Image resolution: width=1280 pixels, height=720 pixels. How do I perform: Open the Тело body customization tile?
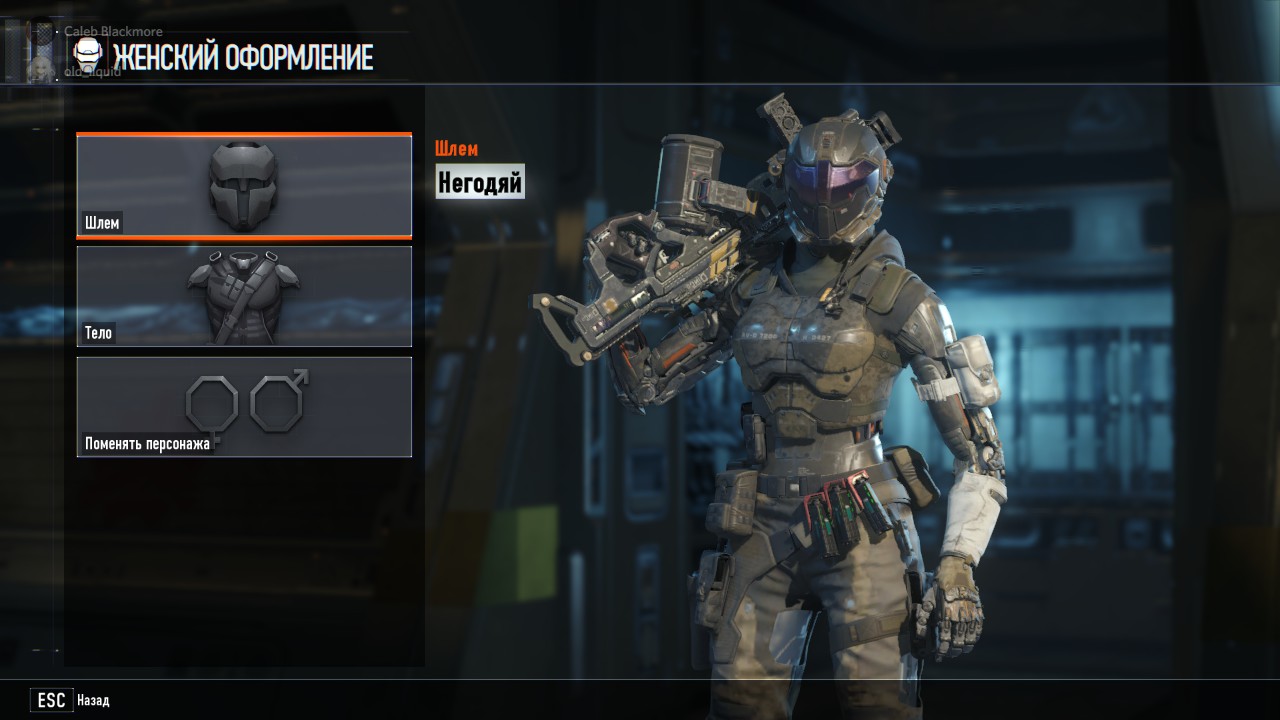[x=244, y=297]
